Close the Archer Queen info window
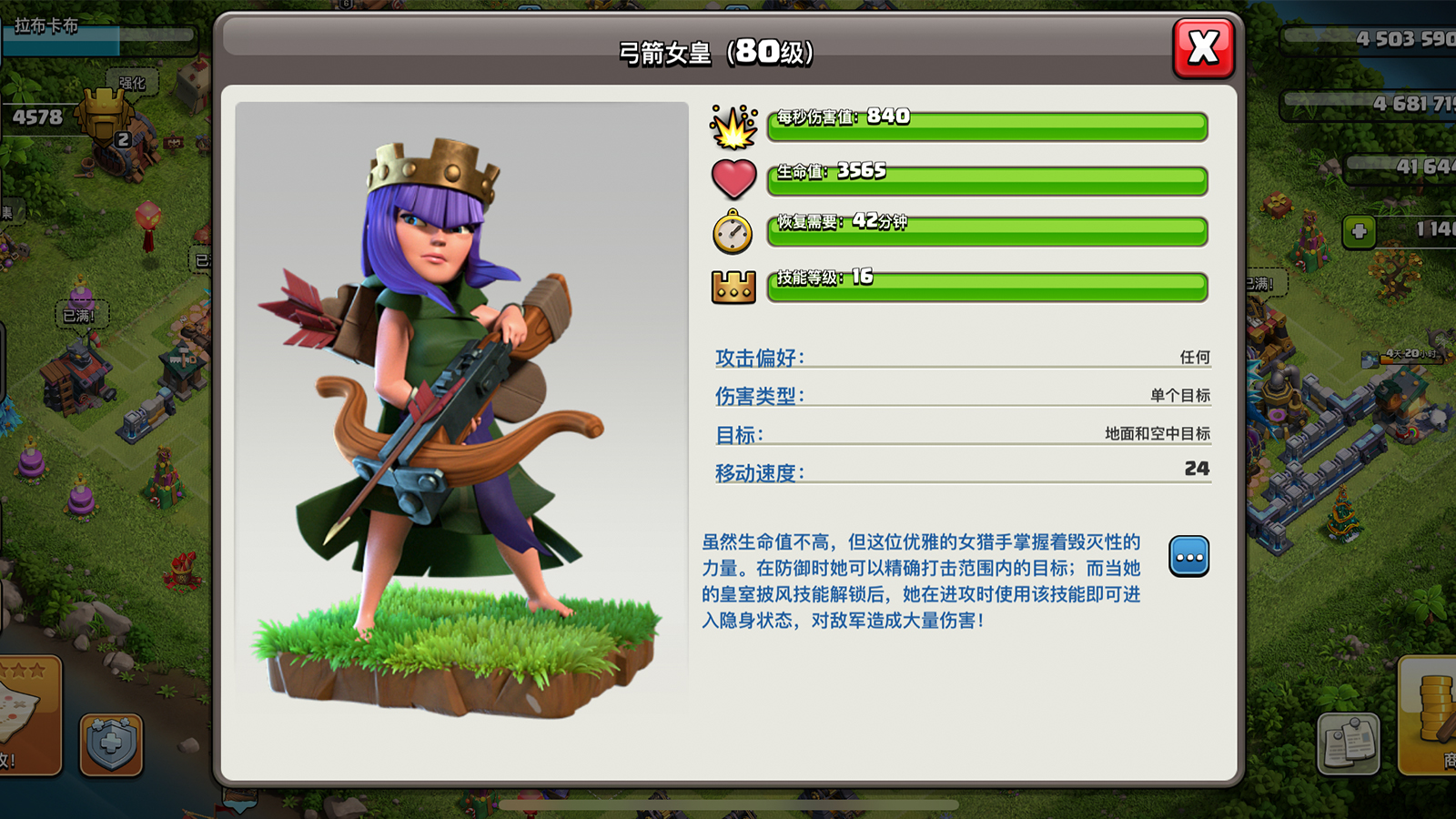Screen dimensions: 1456x819 pos(1203,47)
